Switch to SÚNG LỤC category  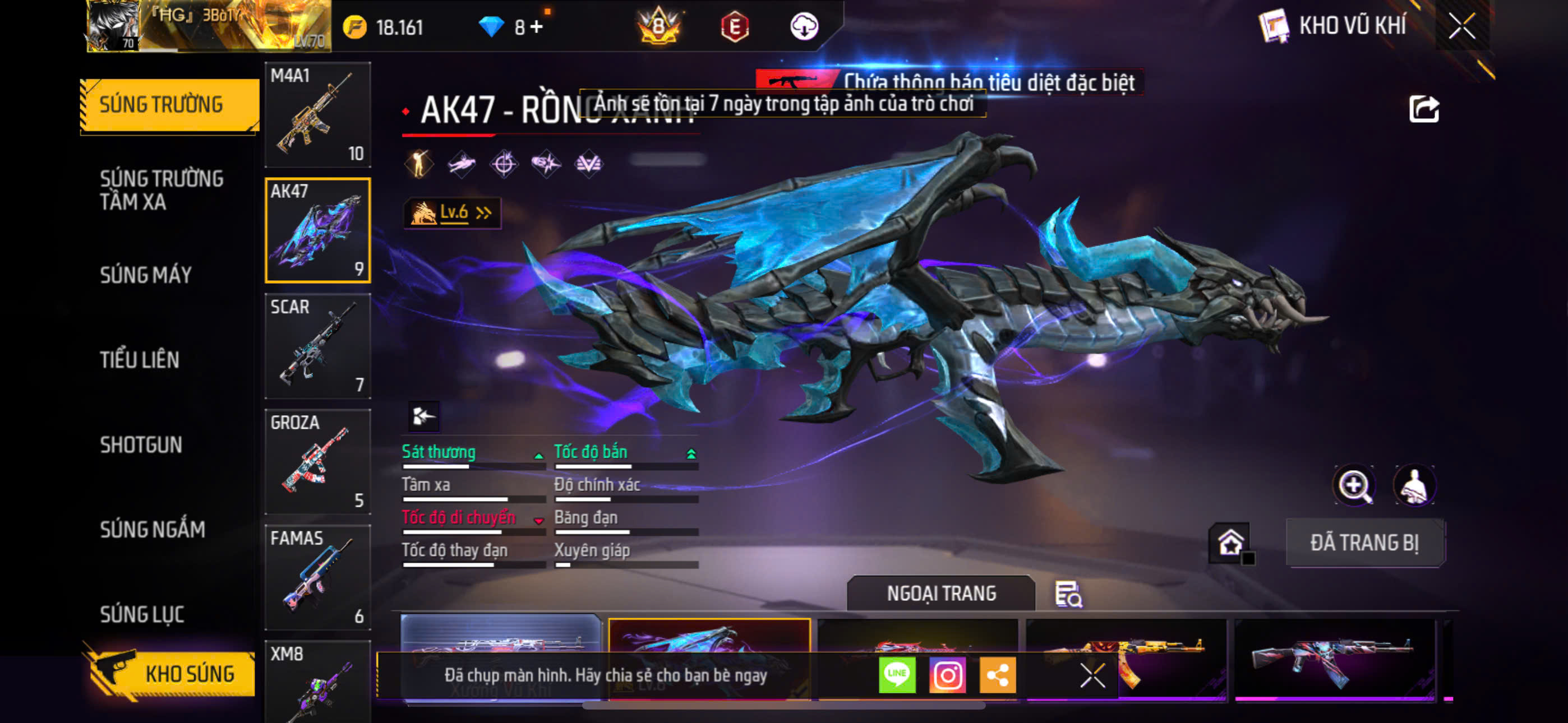(x=142, y=615)
